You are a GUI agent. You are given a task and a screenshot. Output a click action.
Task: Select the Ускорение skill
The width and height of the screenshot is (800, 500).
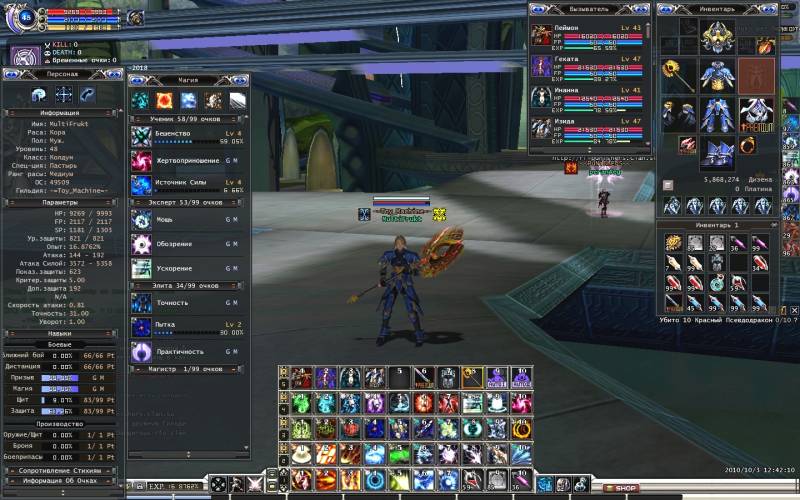pos(141,268)
